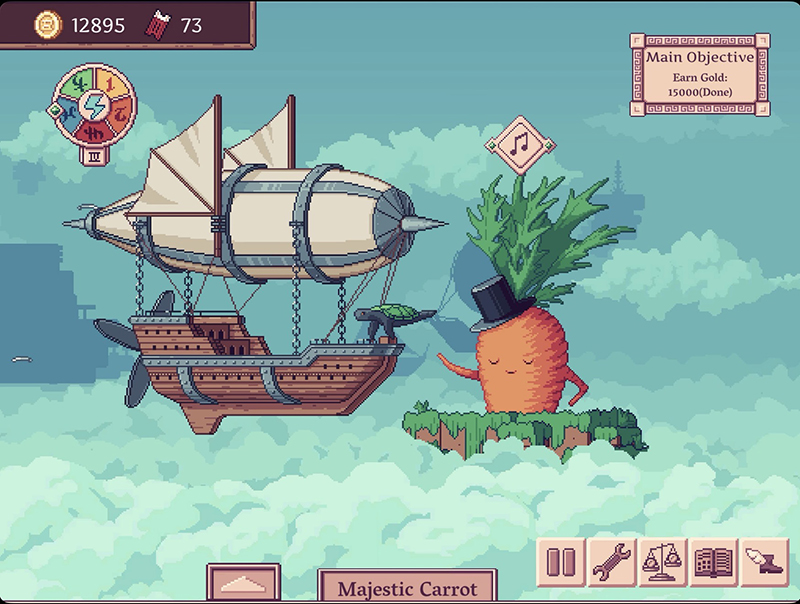This screenshot has height=604, width=800.
Task: Open the ledger book
Action: tap(714, 563)
